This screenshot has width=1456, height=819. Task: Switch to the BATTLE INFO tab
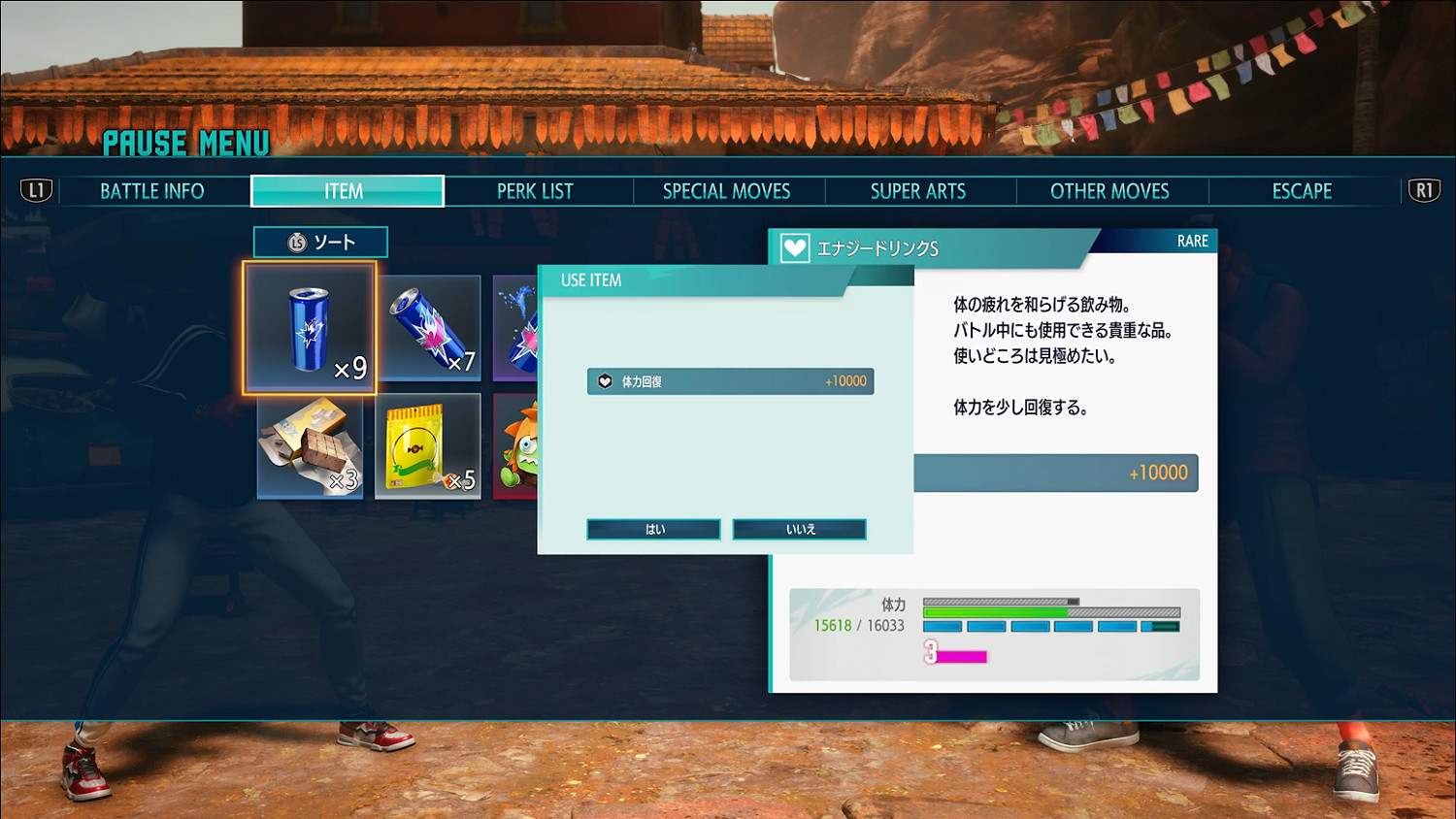(150, 190)
